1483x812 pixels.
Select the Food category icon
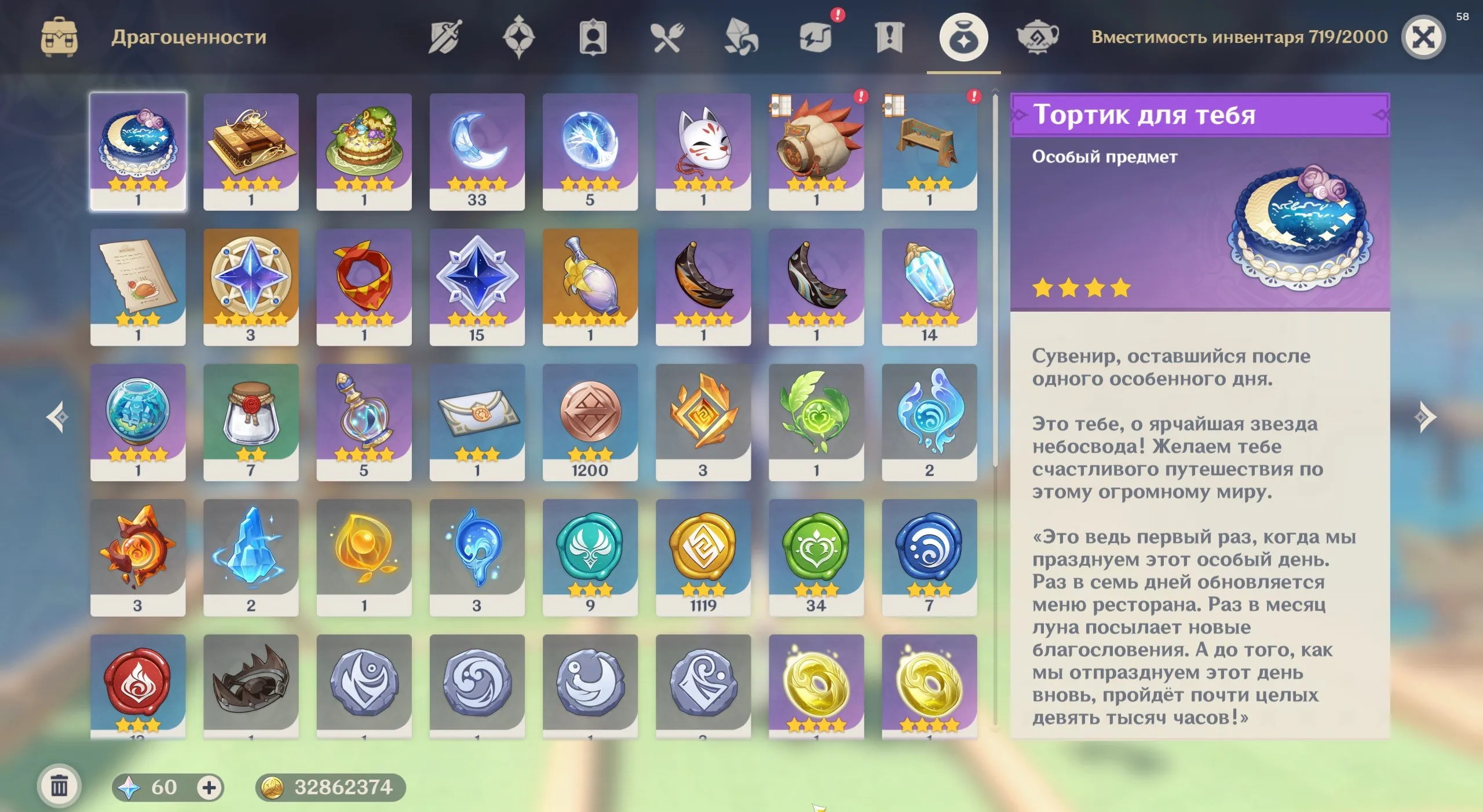click(666, 38)
